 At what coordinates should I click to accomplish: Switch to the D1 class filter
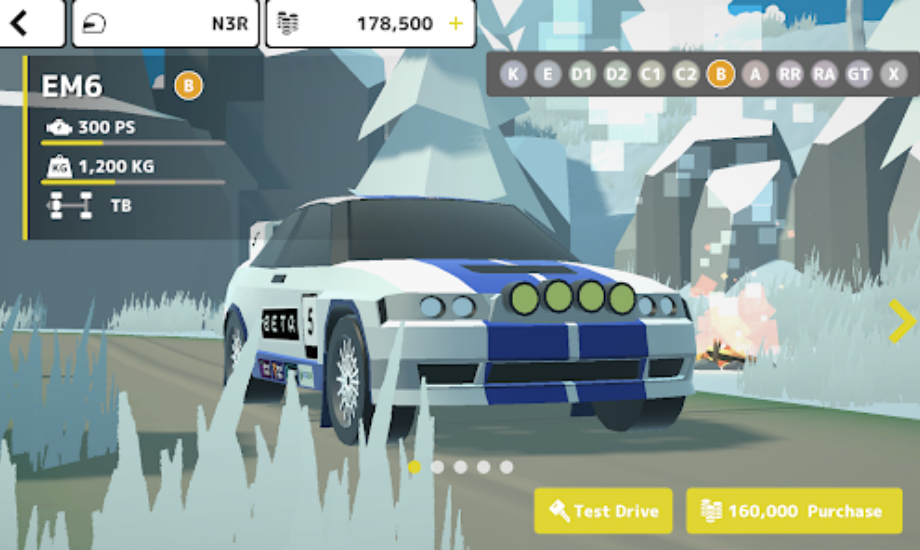582,74
